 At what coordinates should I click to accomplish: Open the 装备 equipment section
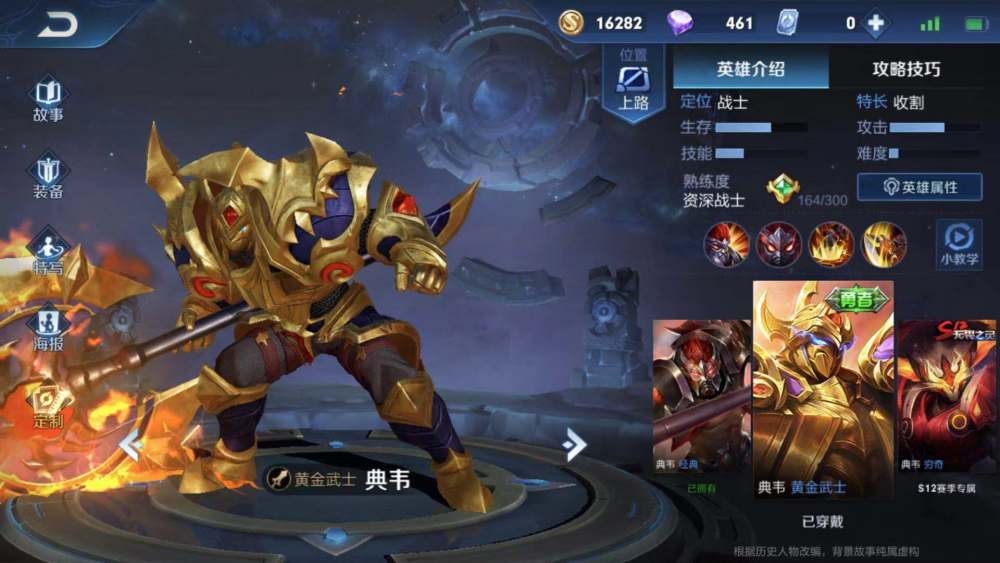(48, 176)
